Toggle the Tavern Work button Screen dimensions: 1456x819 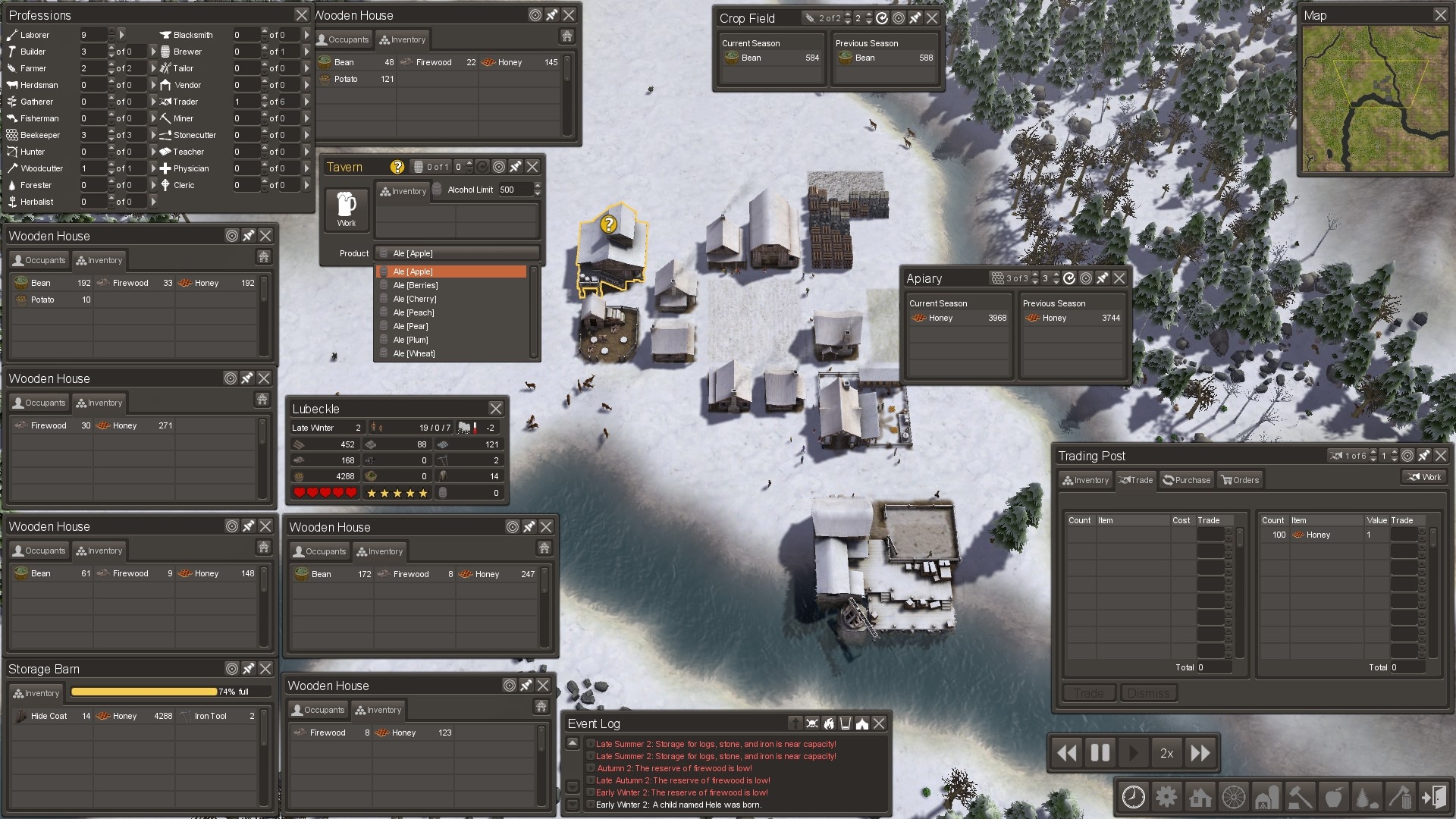(x=347, y=209)
